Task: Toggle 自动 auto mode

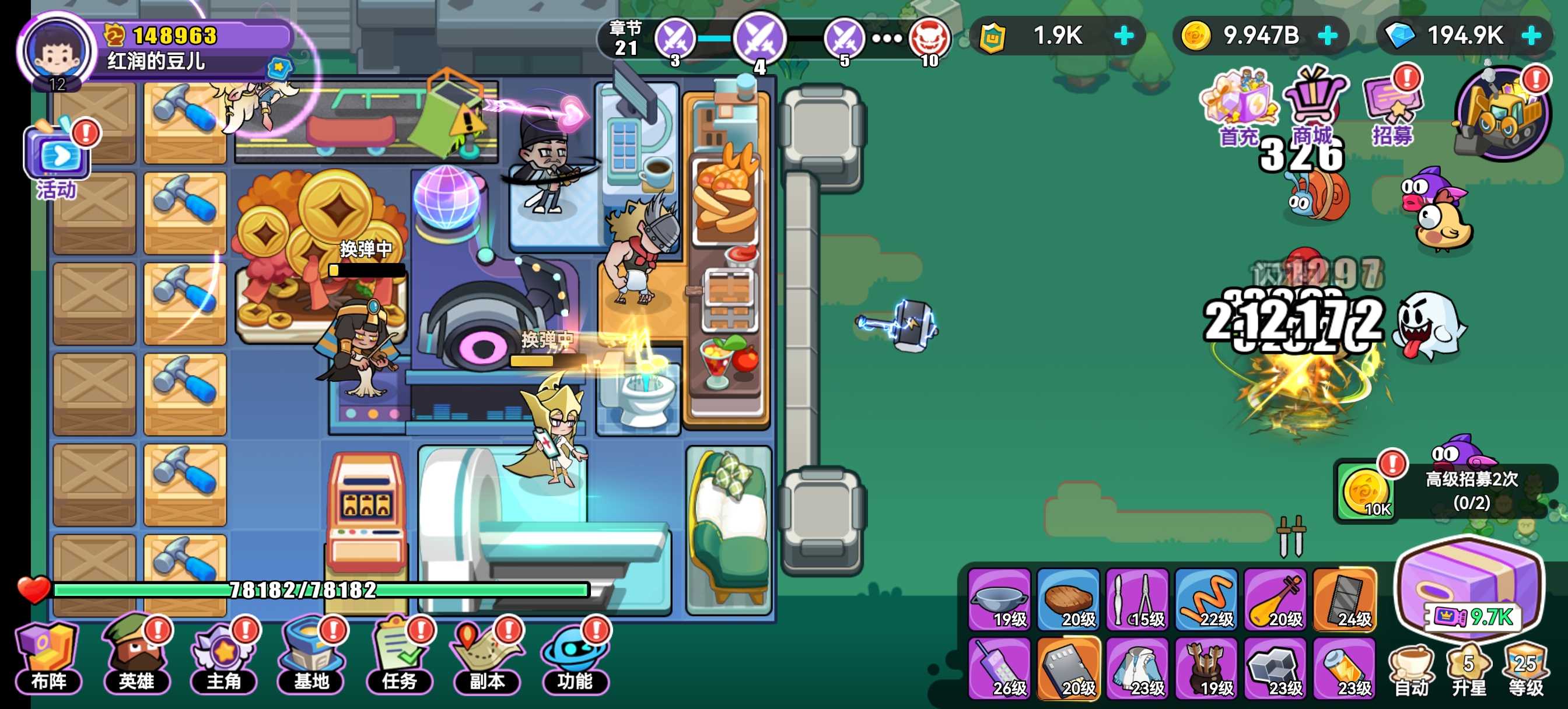Action: 1412,669
